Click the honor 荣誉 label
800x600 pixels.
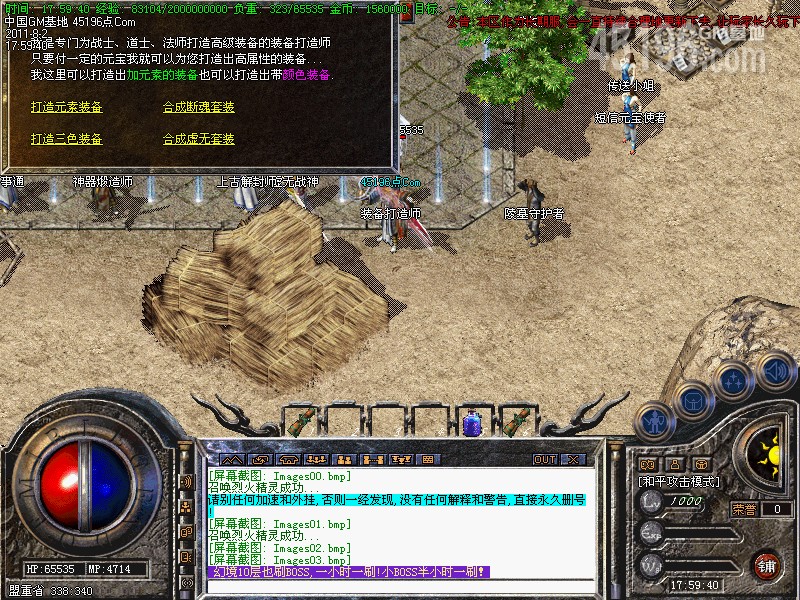click(x=744, y=509)
